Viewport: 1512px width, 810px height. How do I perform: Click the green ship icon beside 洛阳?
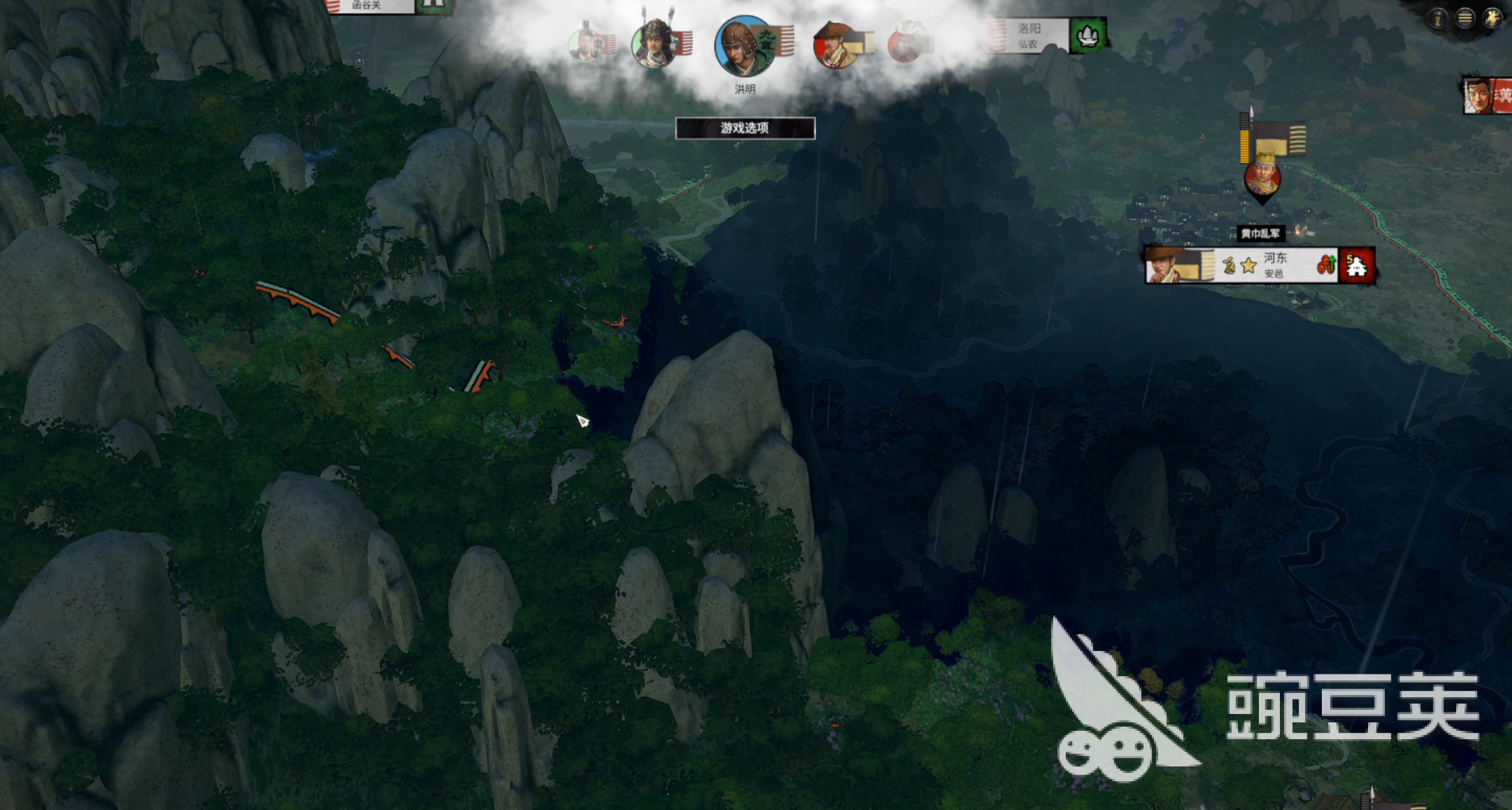click(1087, 35)
